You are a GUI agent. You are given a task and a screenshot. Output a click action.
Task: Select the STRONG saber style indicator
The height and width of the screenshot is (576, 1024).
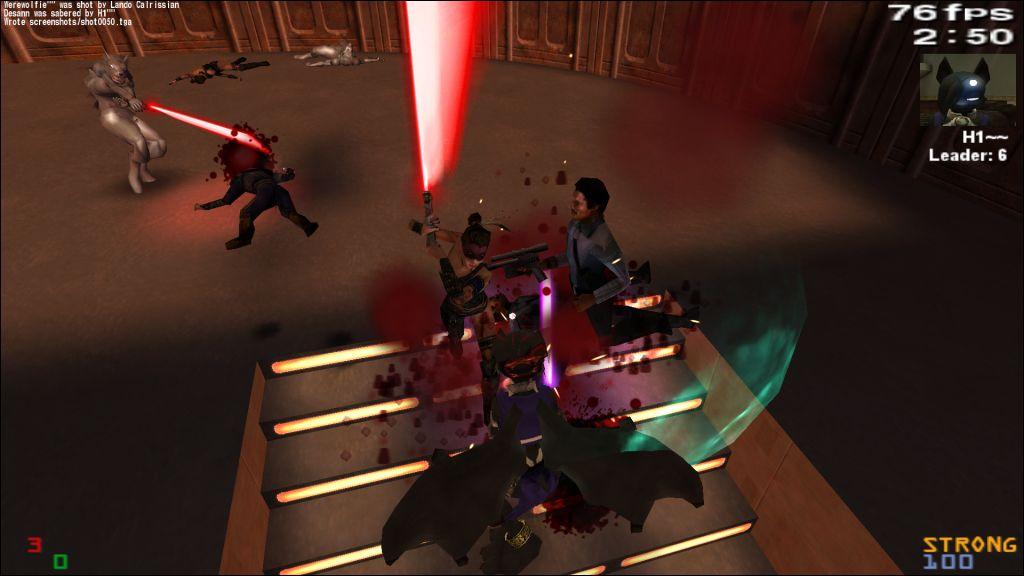click(x=967, y=545)
